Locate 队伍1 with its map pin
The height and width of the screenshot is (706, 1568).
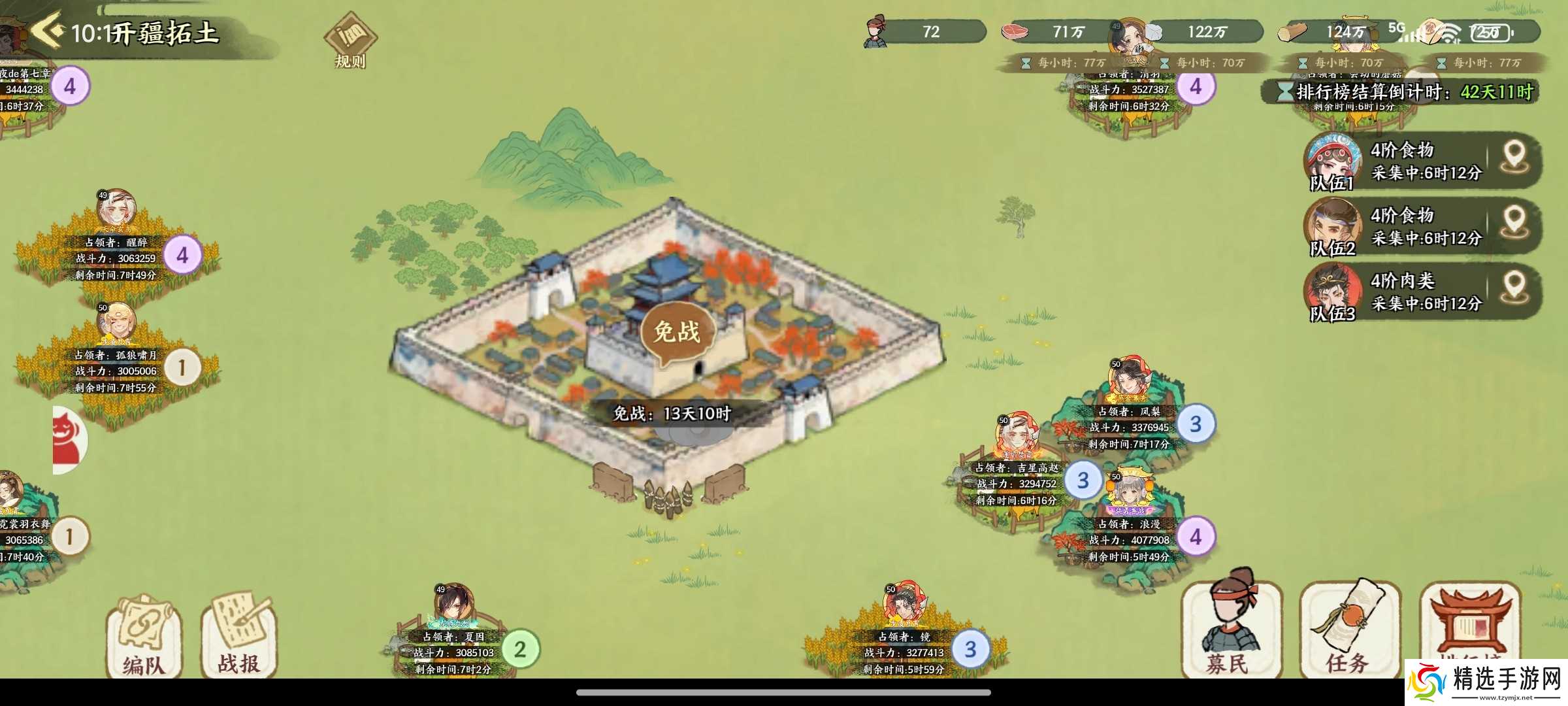[x=1514, y=158]
